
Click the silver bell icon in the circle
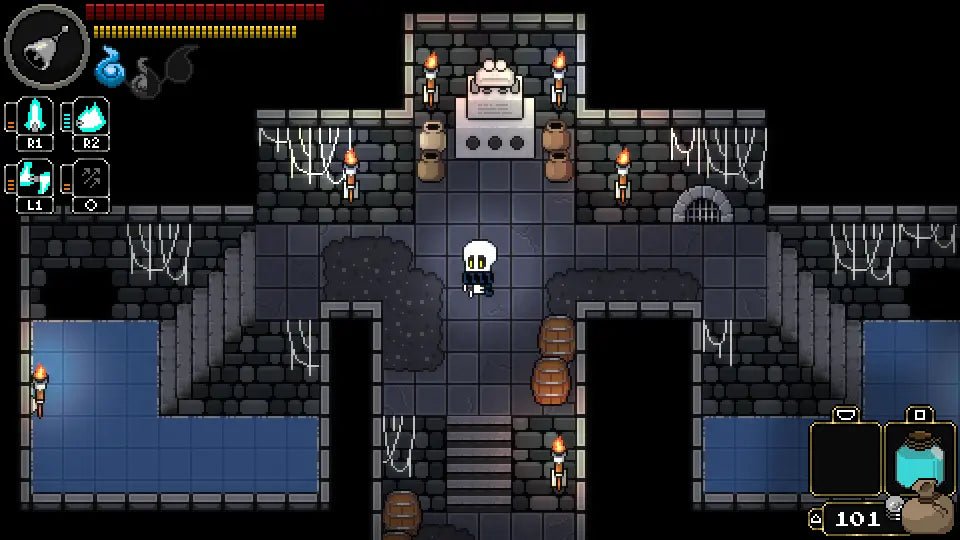pos(47,46)
